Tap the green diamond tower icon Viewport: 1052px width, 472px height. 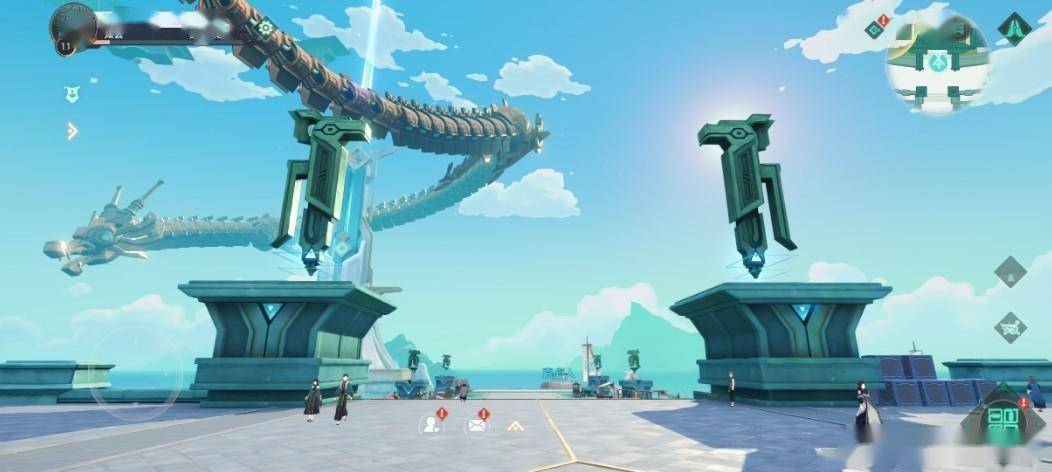[1014, 28]
